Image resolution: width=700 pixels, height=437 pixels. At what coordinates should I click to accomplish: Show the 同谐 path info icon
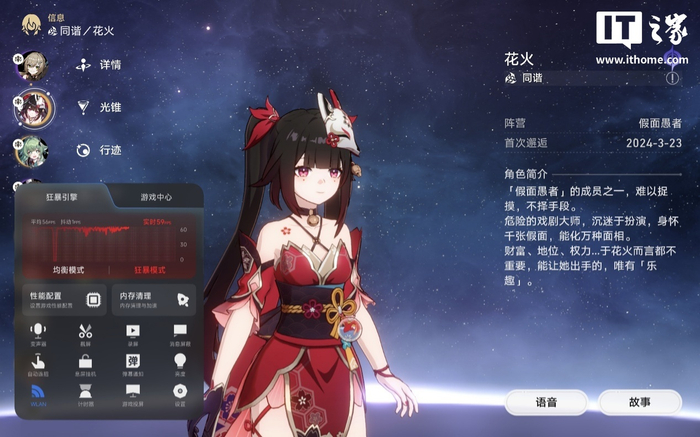point(672,77)
